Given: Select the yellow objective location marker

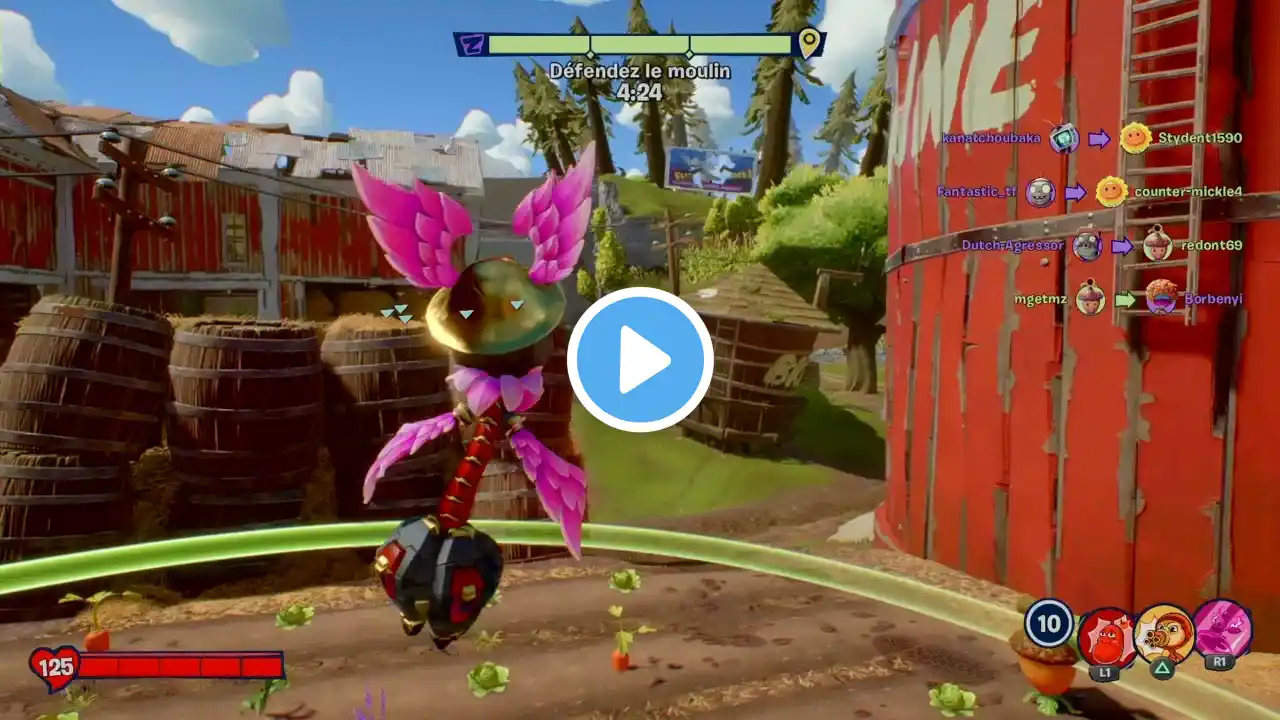Looking at the screenshot, I should coord(809,42).
